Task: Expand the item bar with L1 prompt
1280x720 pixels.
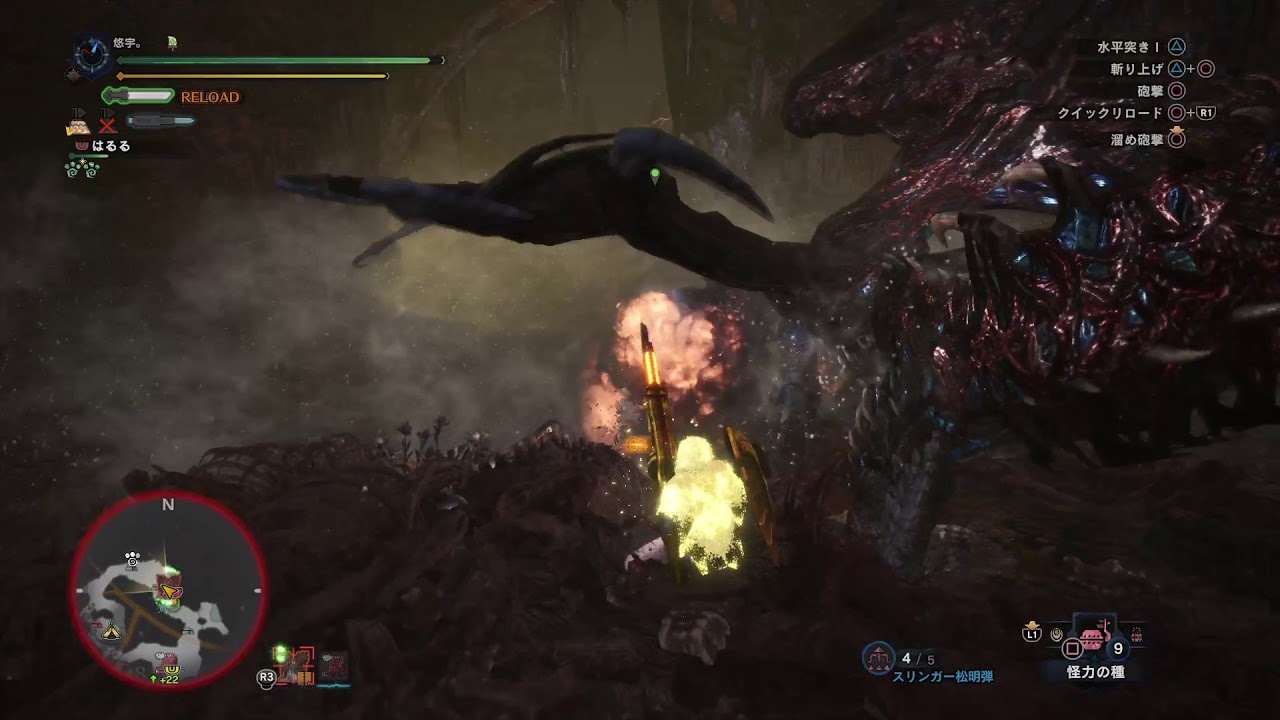Action: (x=1030, y=636)
